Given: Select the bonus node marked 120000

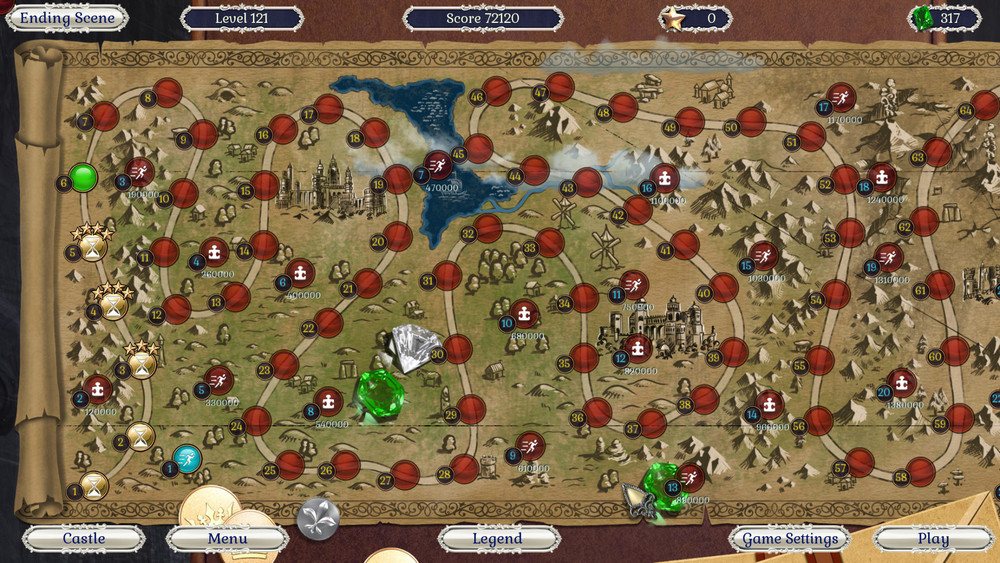Looking at the screenshot, I should click(98, 389).
